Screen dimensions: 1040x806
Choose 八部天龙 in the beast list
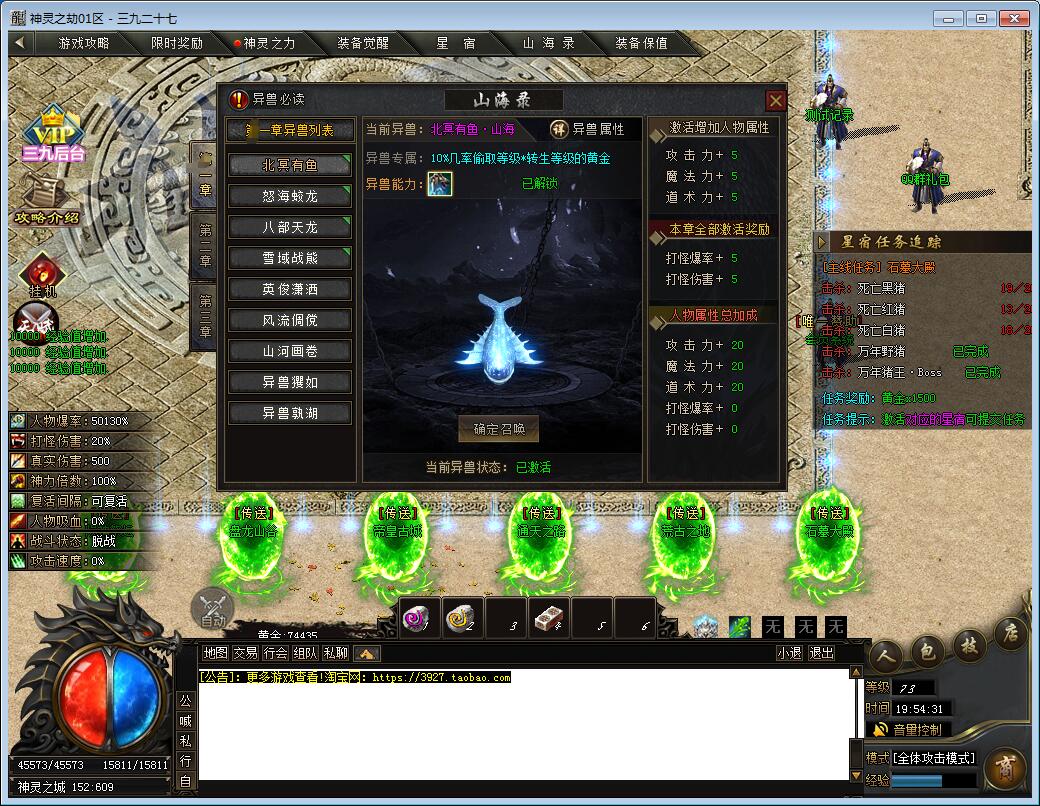[290, 227]
